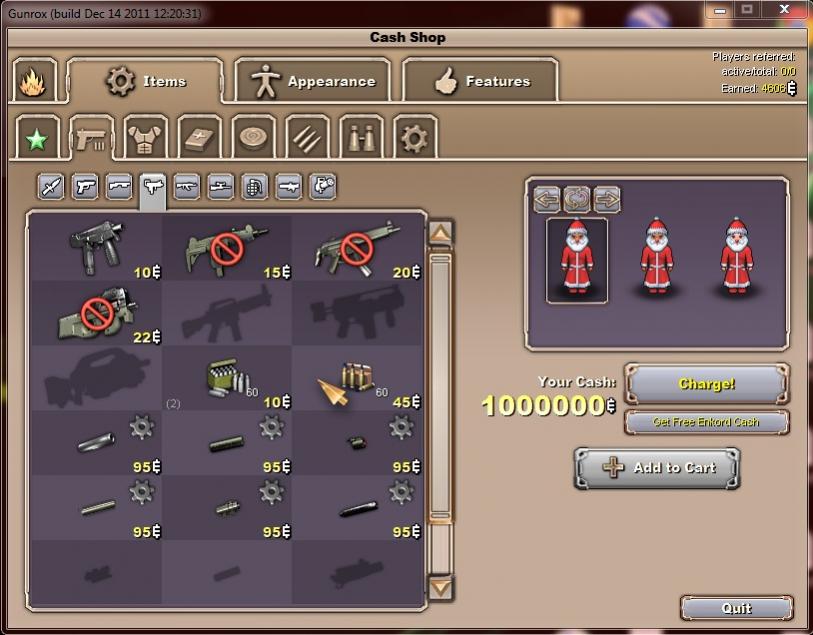813x635 pixels.
Task: Click the Charge! button
Action: point(707,384)
